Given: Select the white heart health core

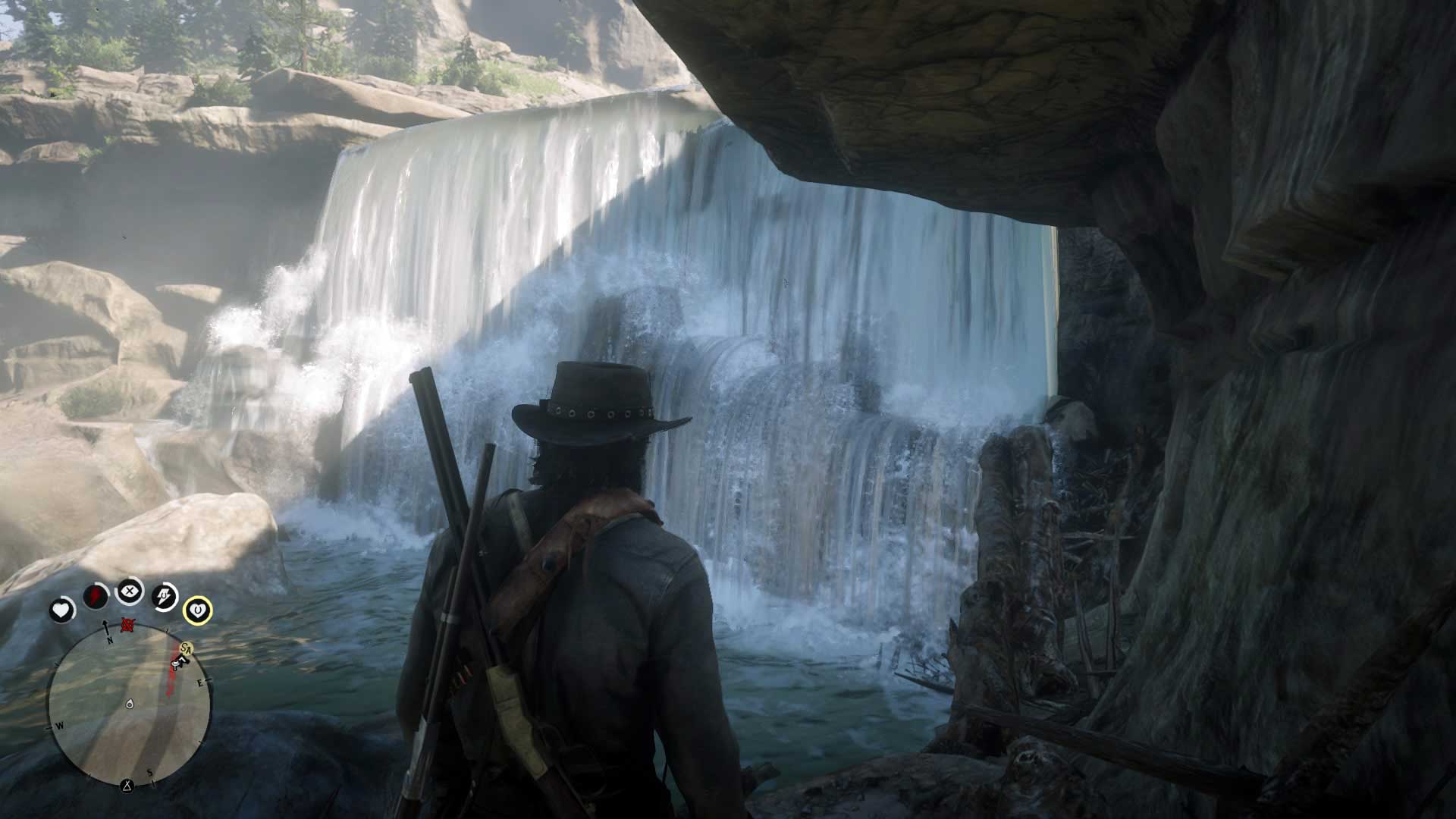Looking at the screenshot, I should 62,610.
